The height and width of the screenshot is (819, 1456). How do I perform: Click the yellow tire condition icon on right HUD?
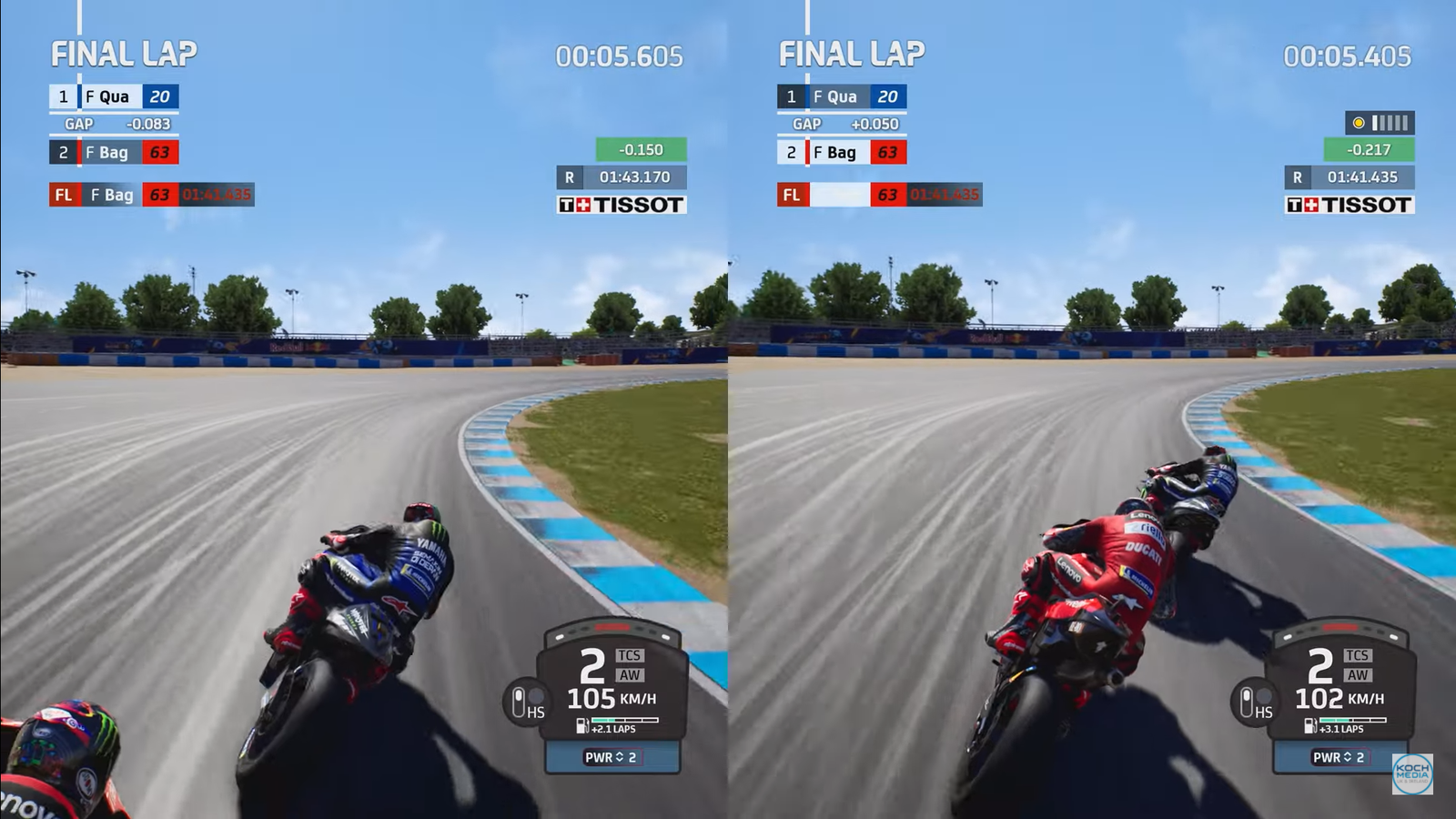(1360, 121)
